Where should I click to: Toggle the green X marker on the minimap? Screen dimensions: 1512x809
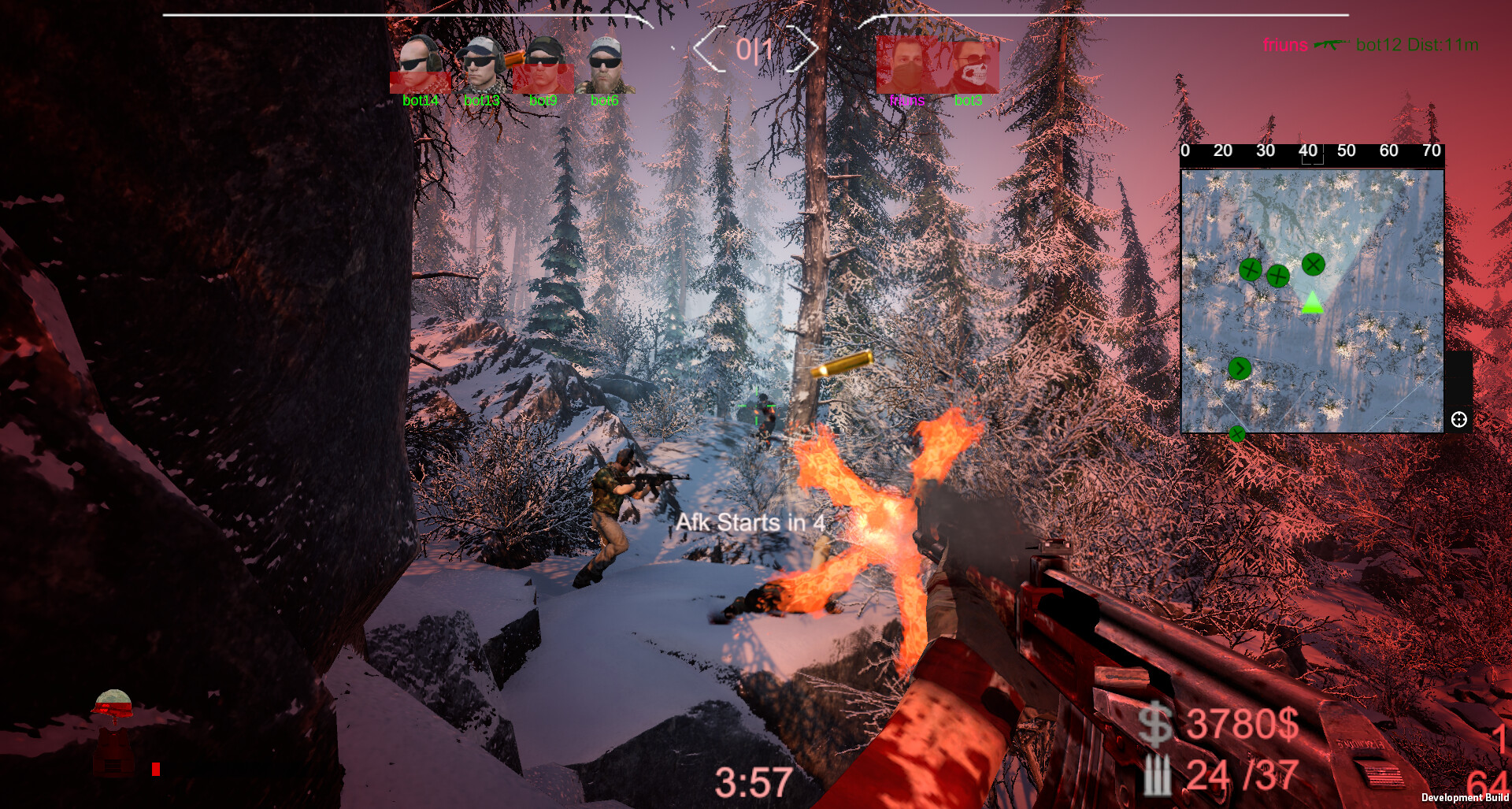(1313, 265)
